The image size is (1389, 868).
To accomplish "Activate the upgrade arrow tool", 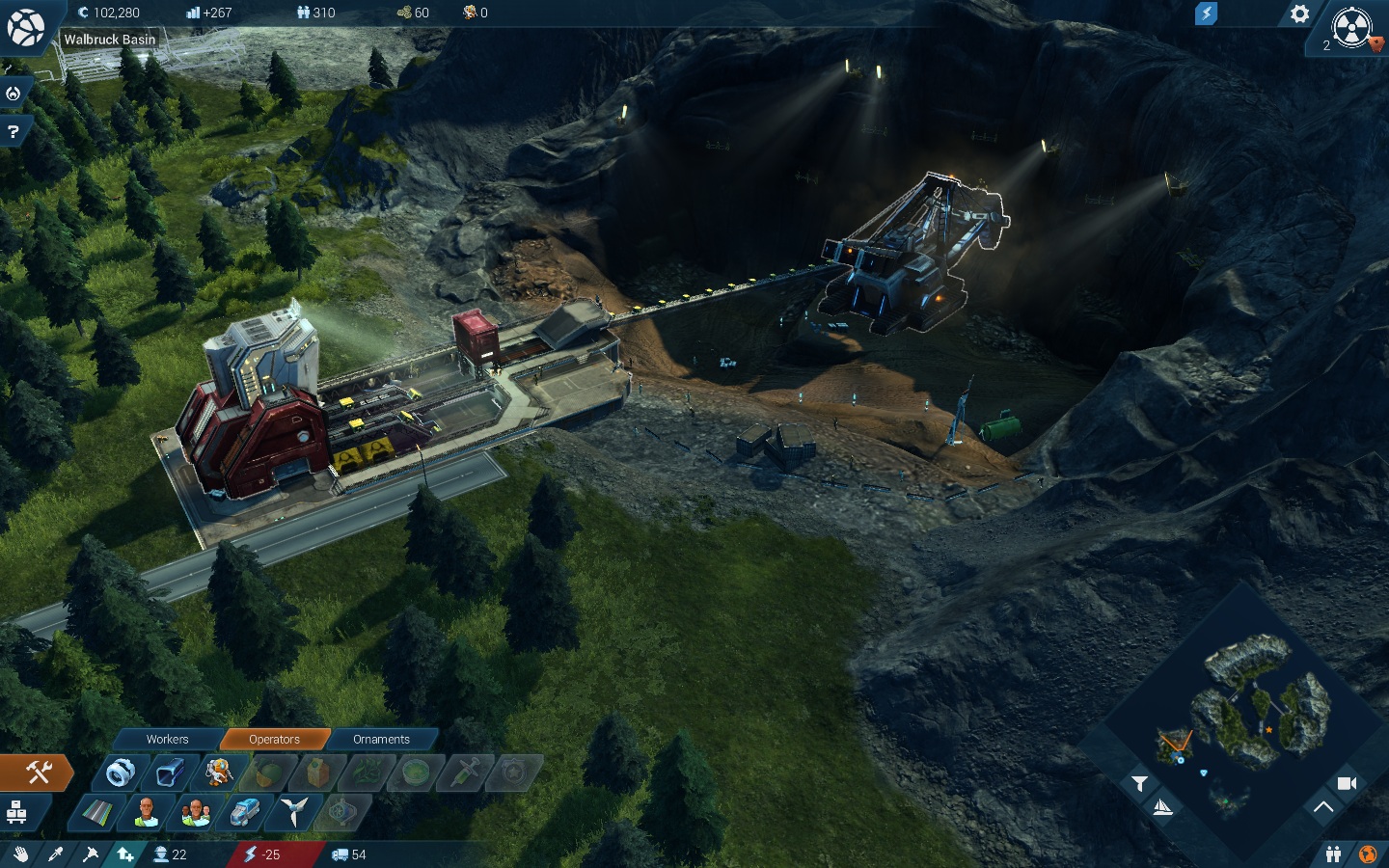I will (125, 854).
